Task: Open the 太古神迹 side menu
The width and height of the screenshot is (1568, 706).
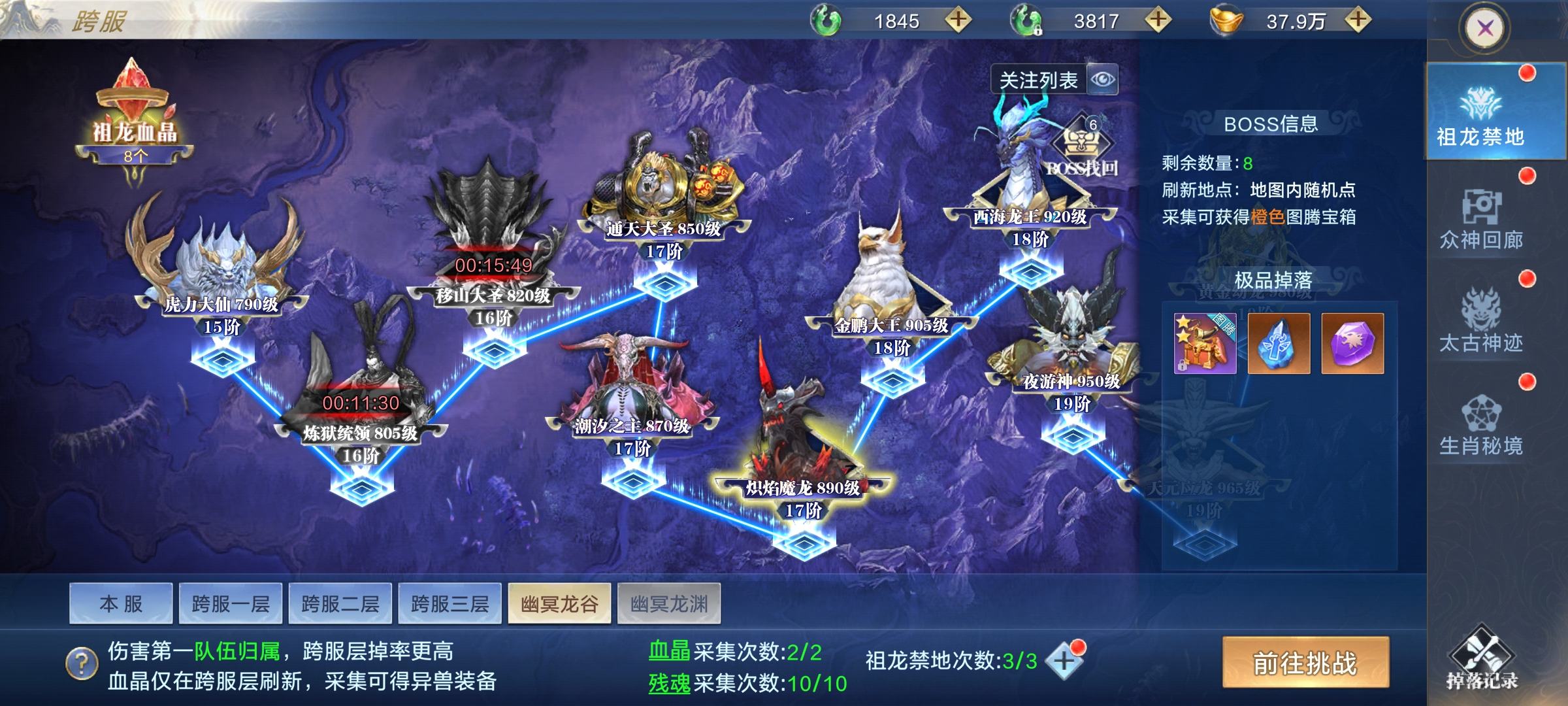Action: [x=1481, y=322]
